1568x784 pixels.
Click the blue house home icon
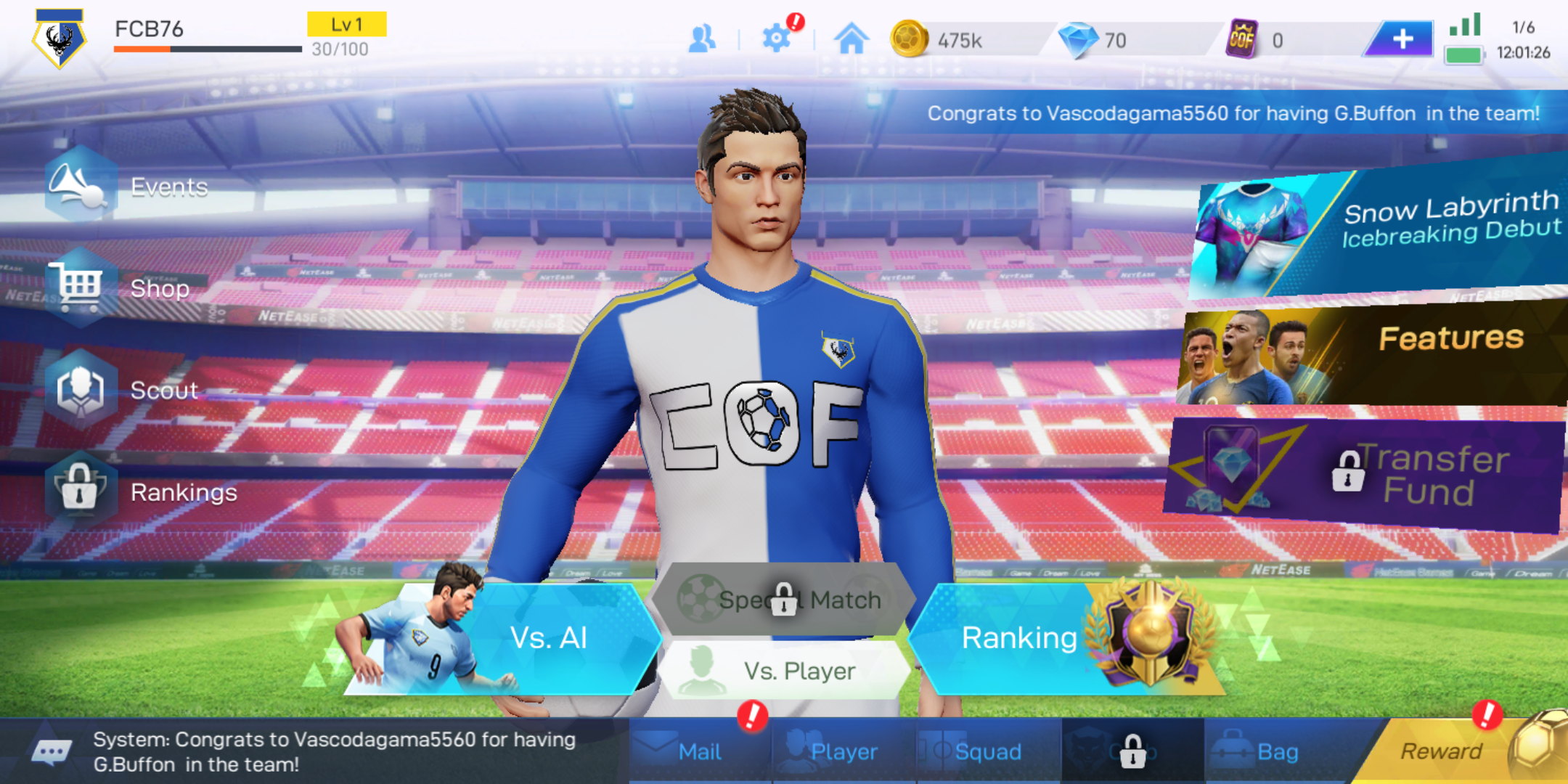[x=852, y=38]
